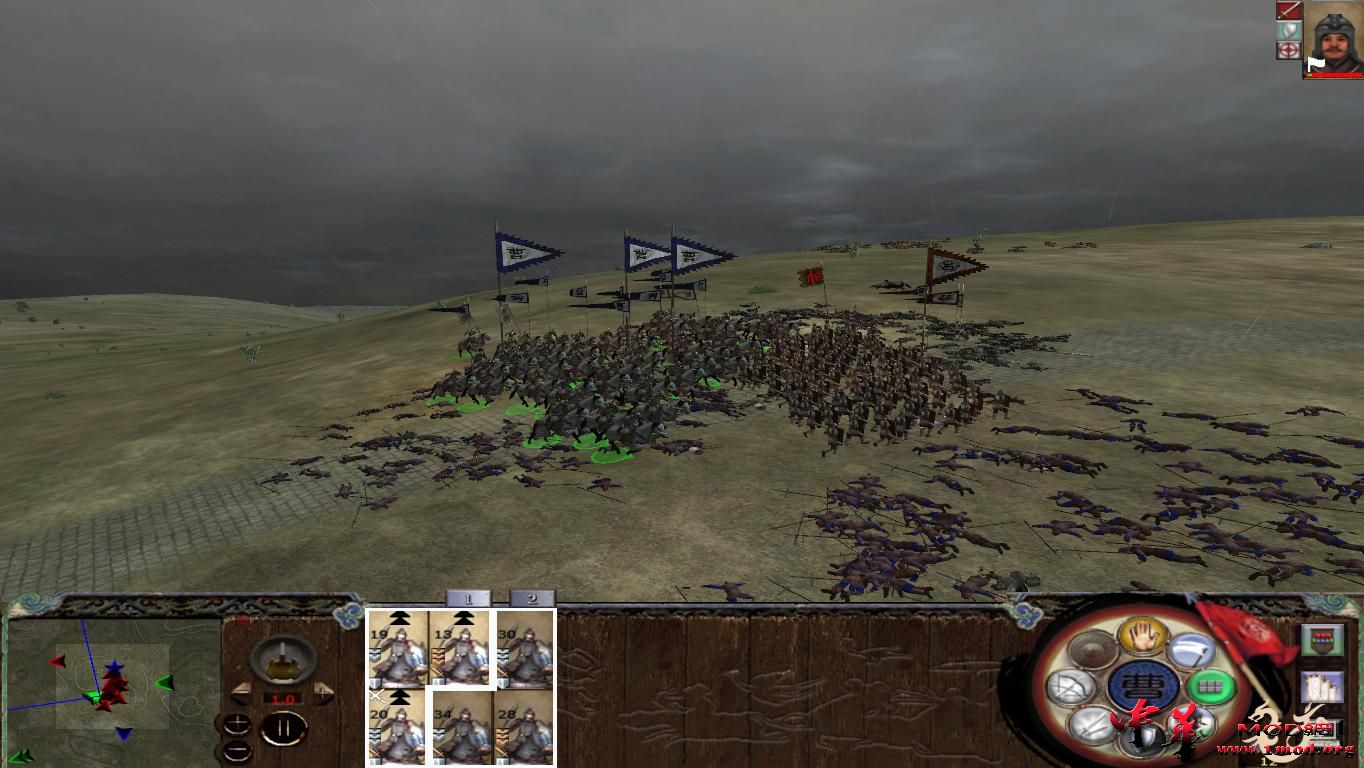Select the withdraw halberd icon
1364x768 pixels.
click(x=1190, y=651)
